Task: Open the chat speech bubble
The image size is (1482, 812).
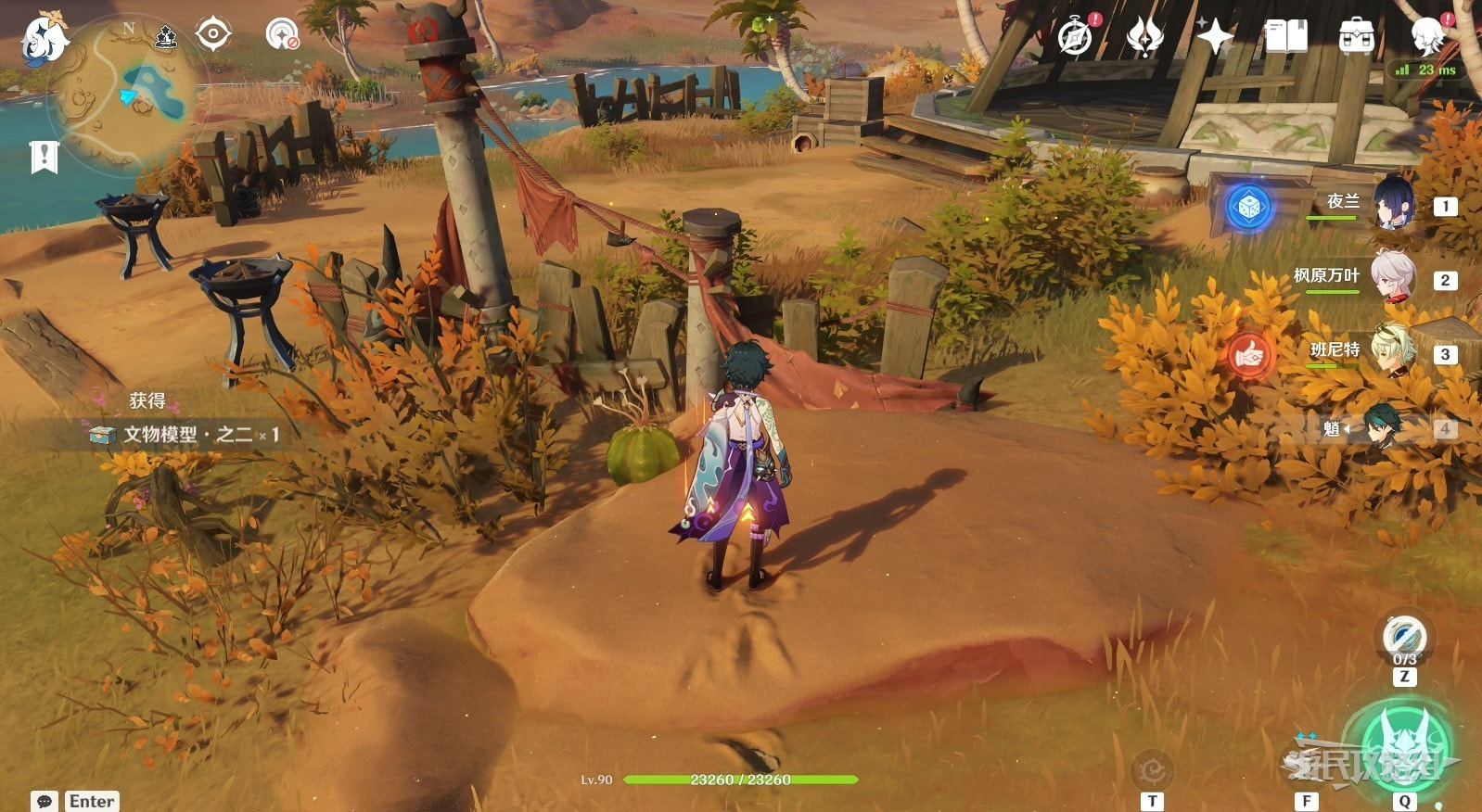Action: coord(44,801)
